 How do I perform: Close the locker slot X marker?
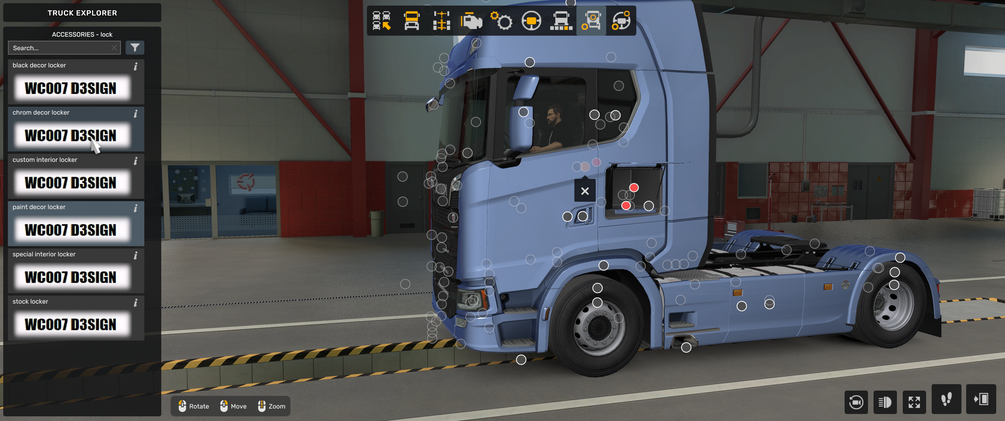[585, 190]
